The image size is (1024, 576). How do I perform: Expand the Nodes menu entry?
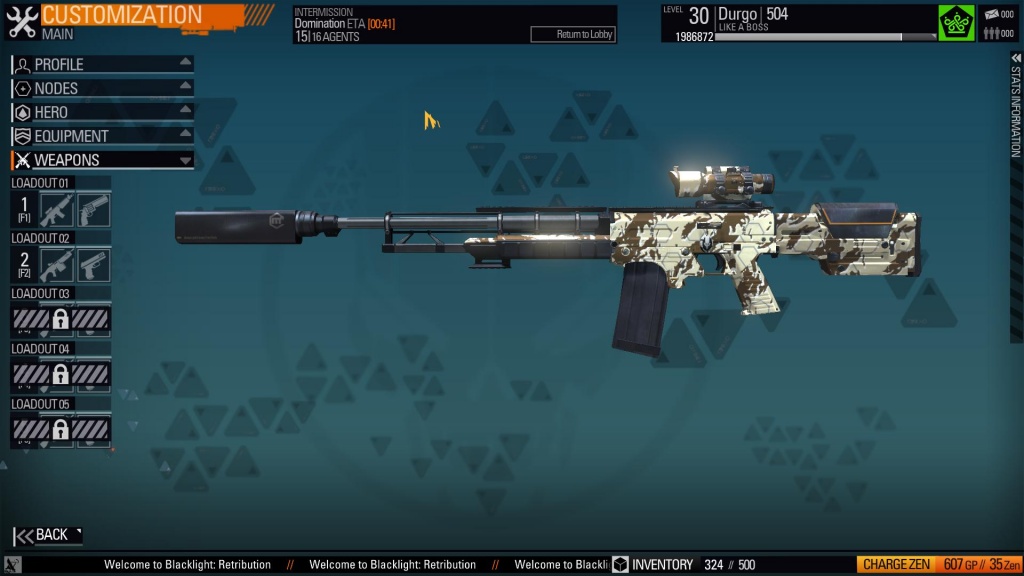(101, 88)
